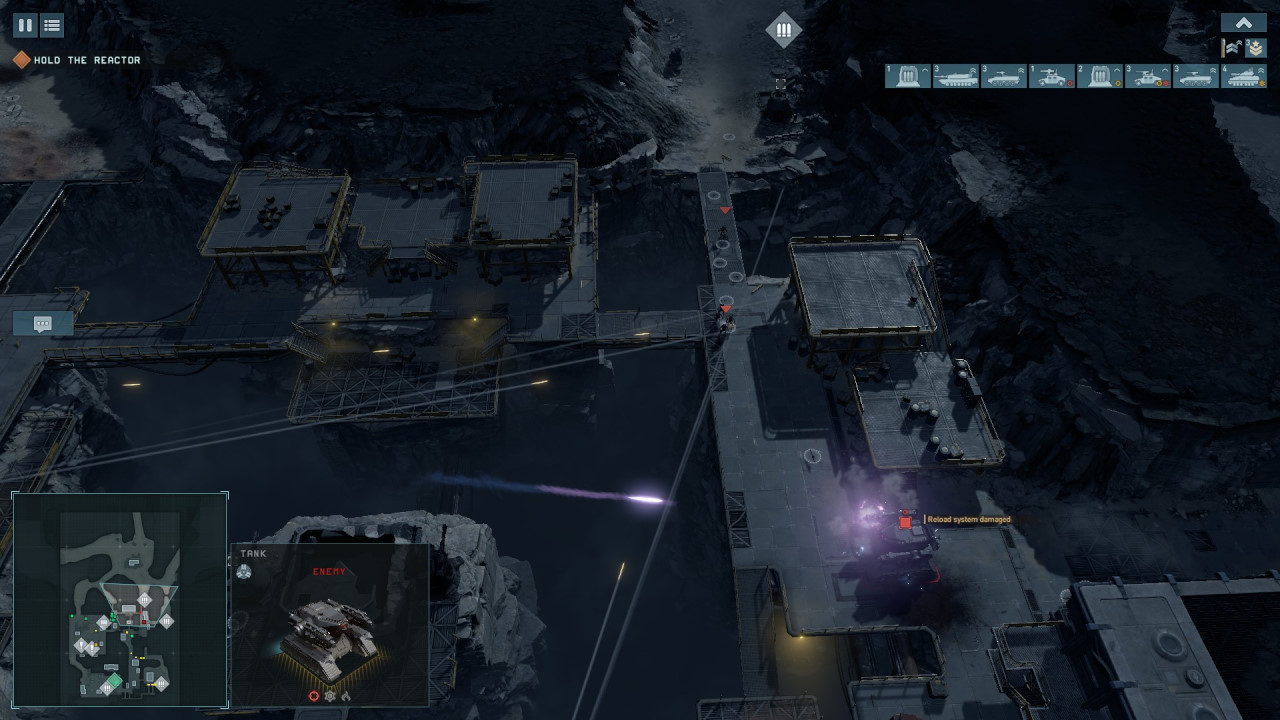Select the armed jeep card numbered 3
1280x720 pixels.
(x=1148, y=76)
